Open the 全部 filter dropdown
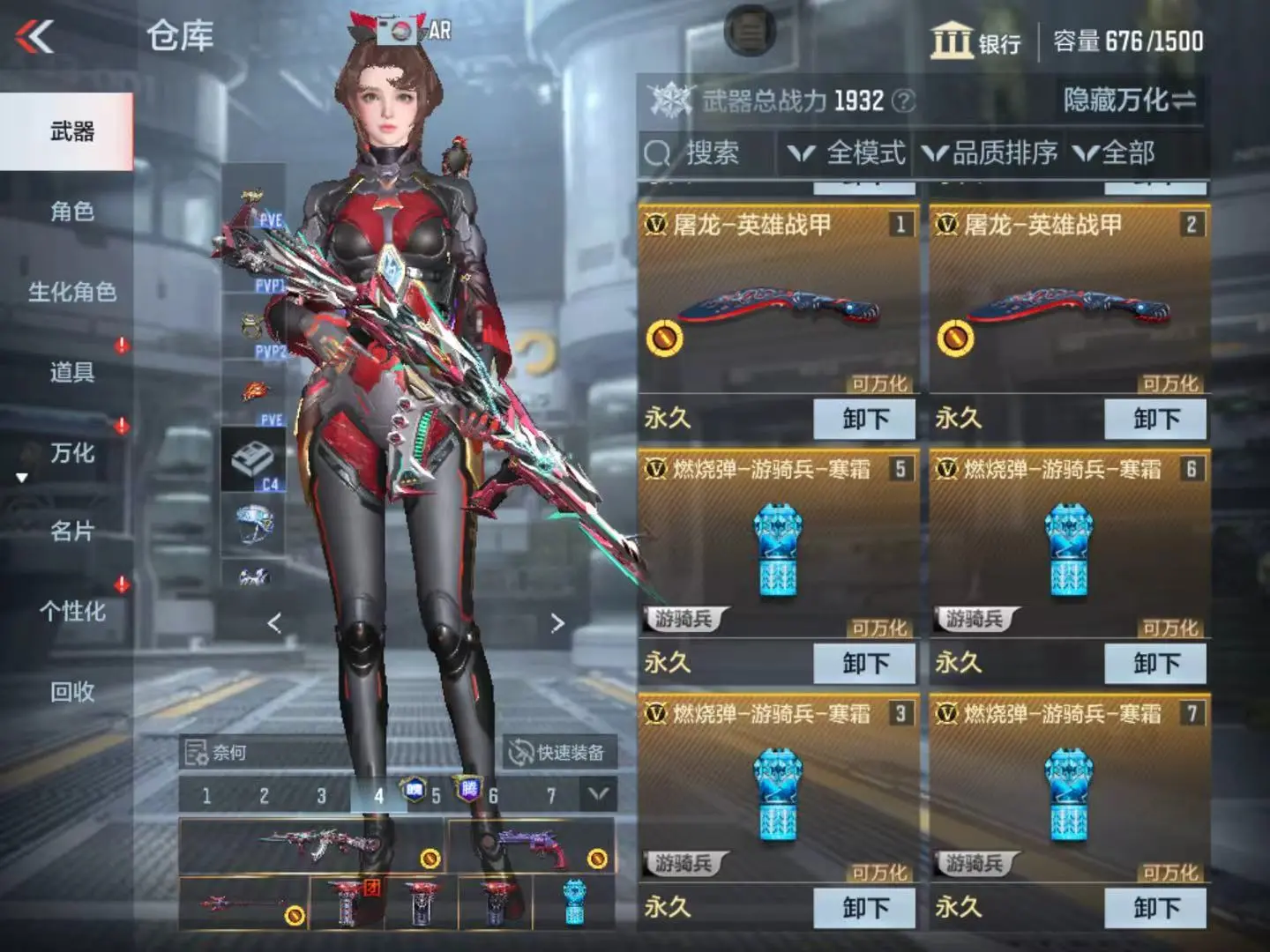This screenshot has height=952, width=1270. click(x=1116, y=153)
